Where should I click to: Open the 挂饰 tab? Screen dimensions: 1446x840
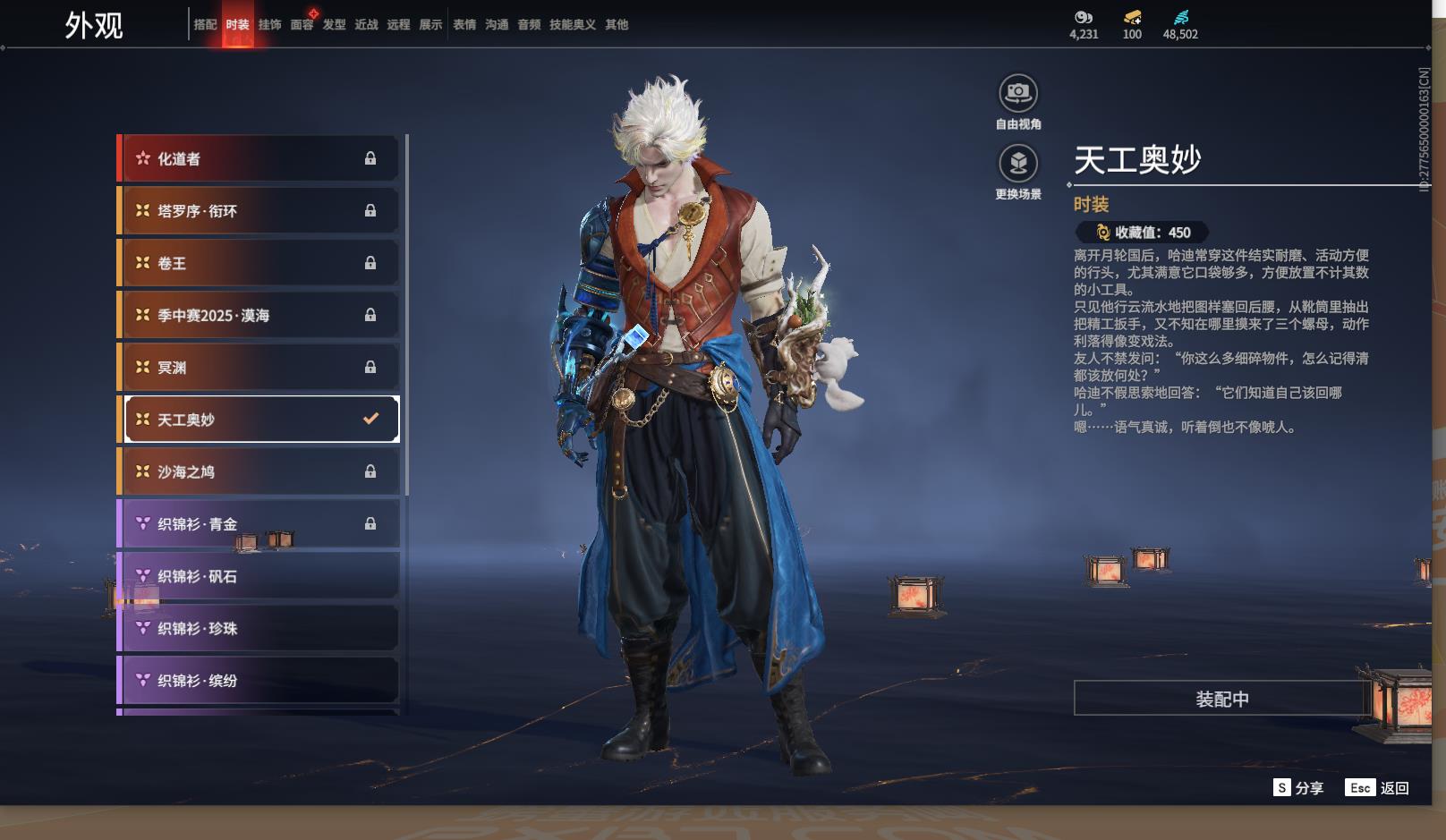point(269,25)
